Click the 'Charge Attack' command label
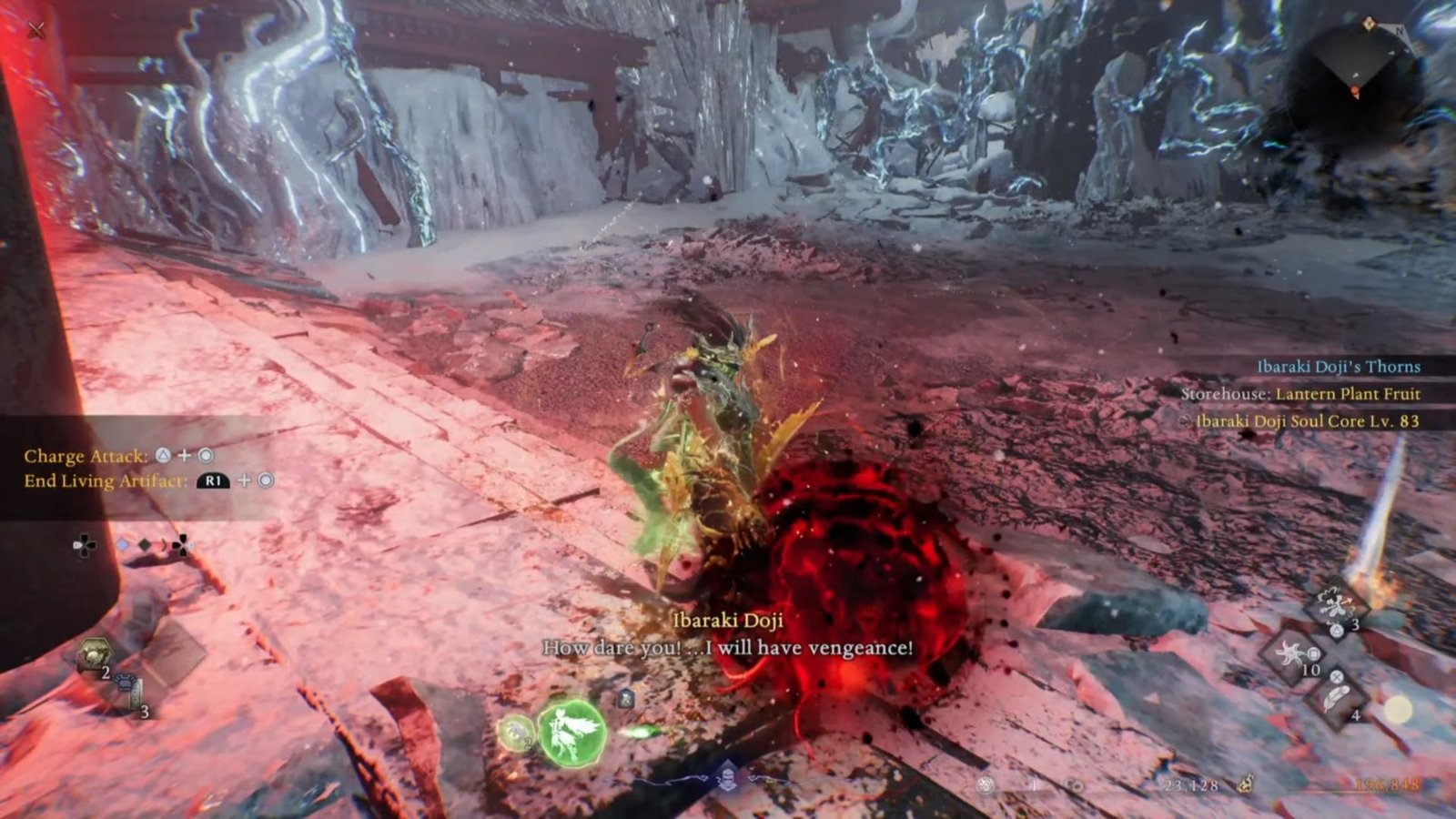 [x=86, y=457]
